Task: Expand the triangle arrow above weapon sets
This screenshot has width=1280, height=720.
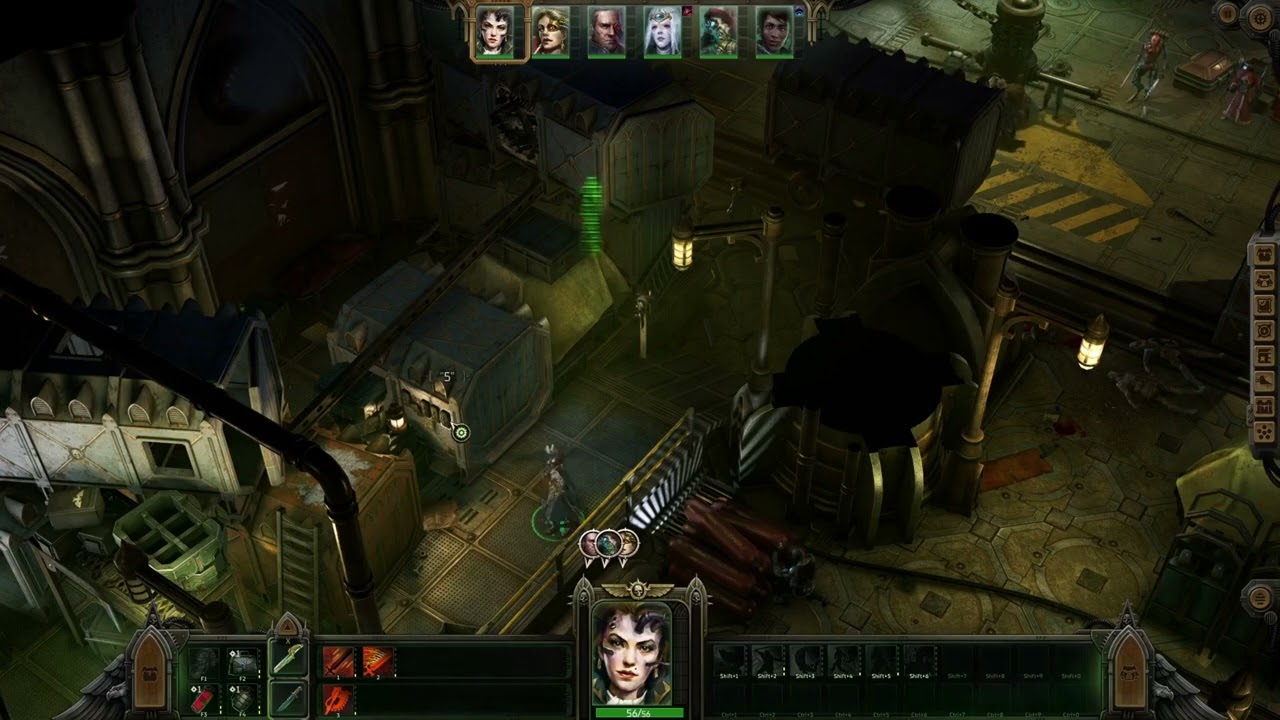Action: tap(288, 626)
